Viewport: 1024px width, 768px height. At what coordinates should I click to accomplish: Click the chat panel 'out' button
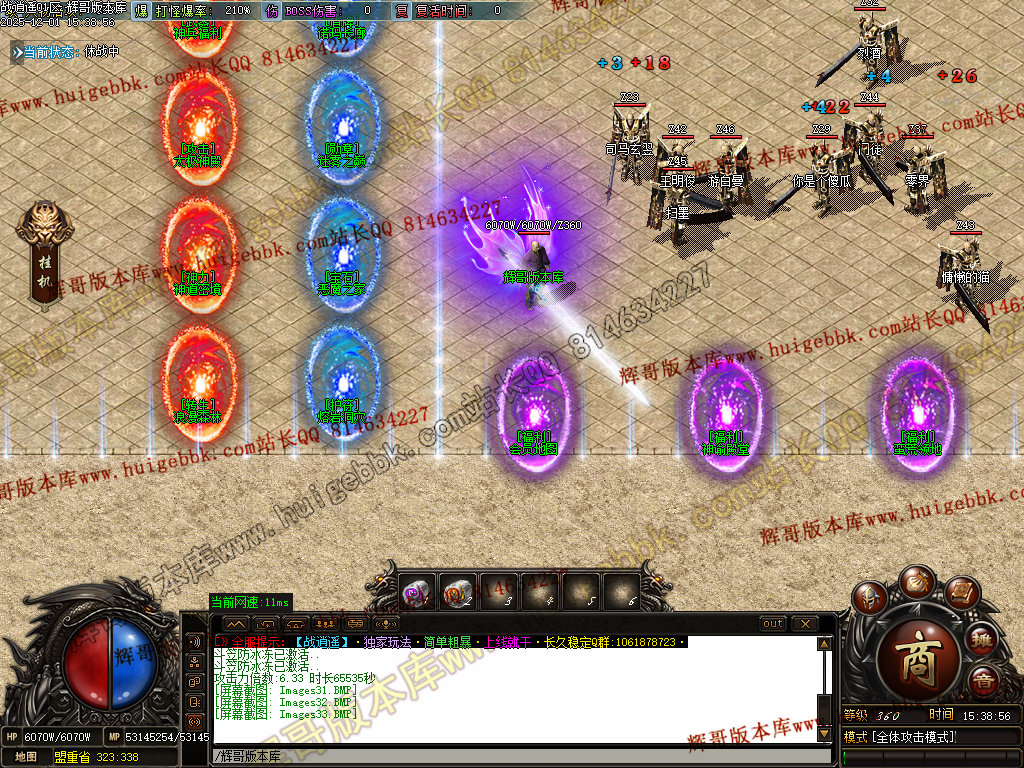point(773,624)
